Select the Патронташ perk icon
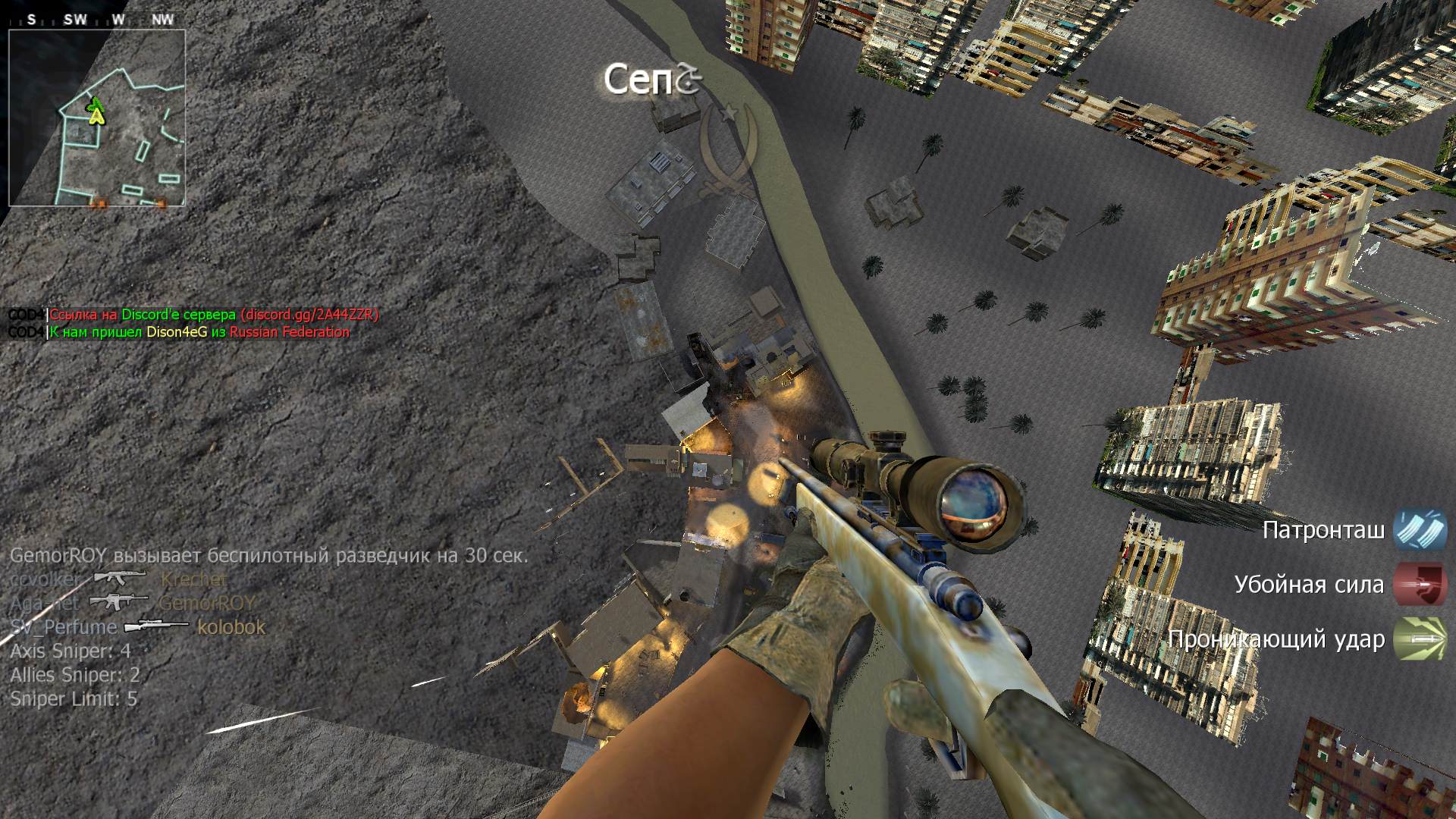Viewport: 1456px width, 819px height. (x=1420, y=529)
